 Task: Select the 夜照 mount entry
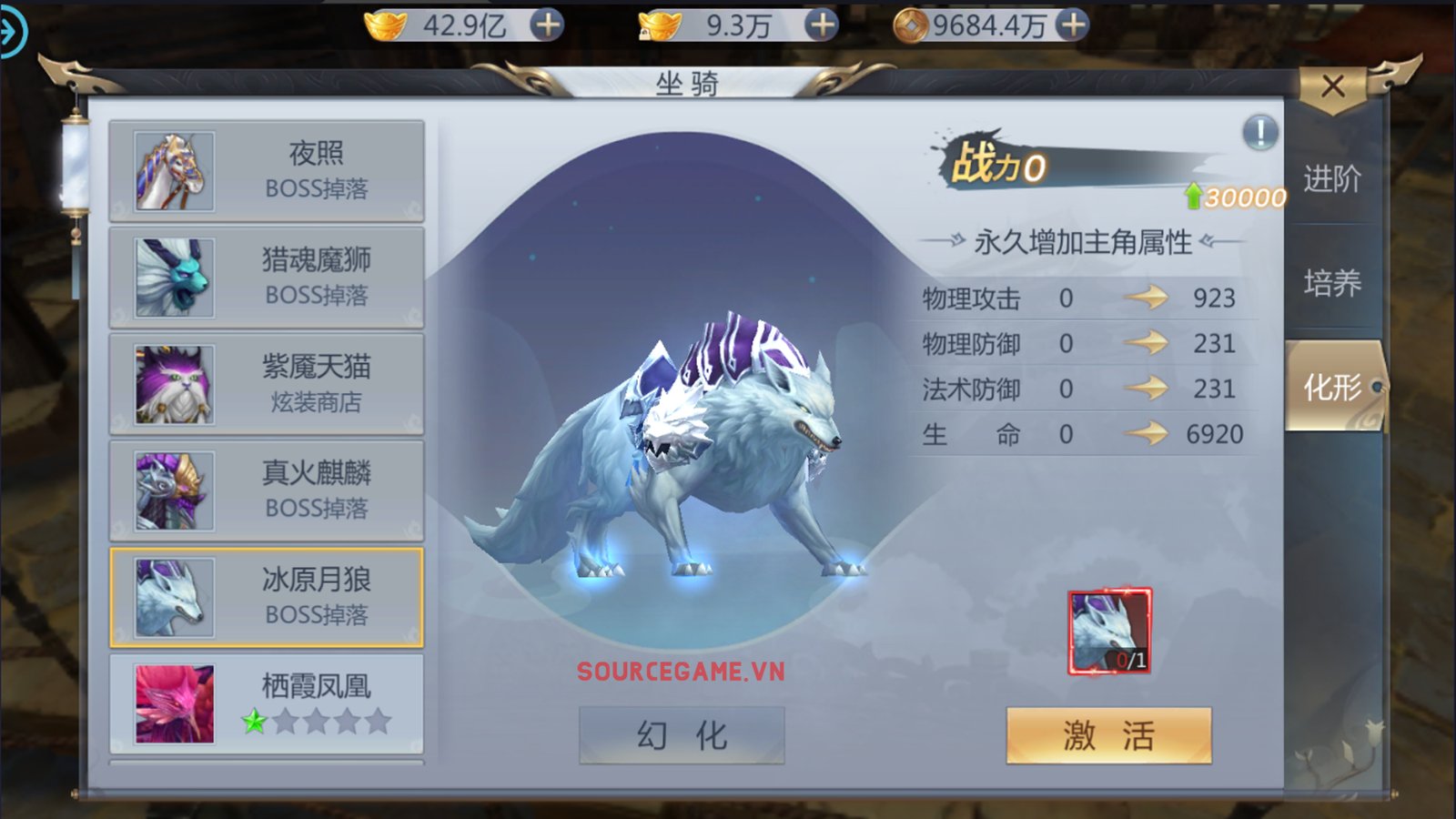[267, 171]
